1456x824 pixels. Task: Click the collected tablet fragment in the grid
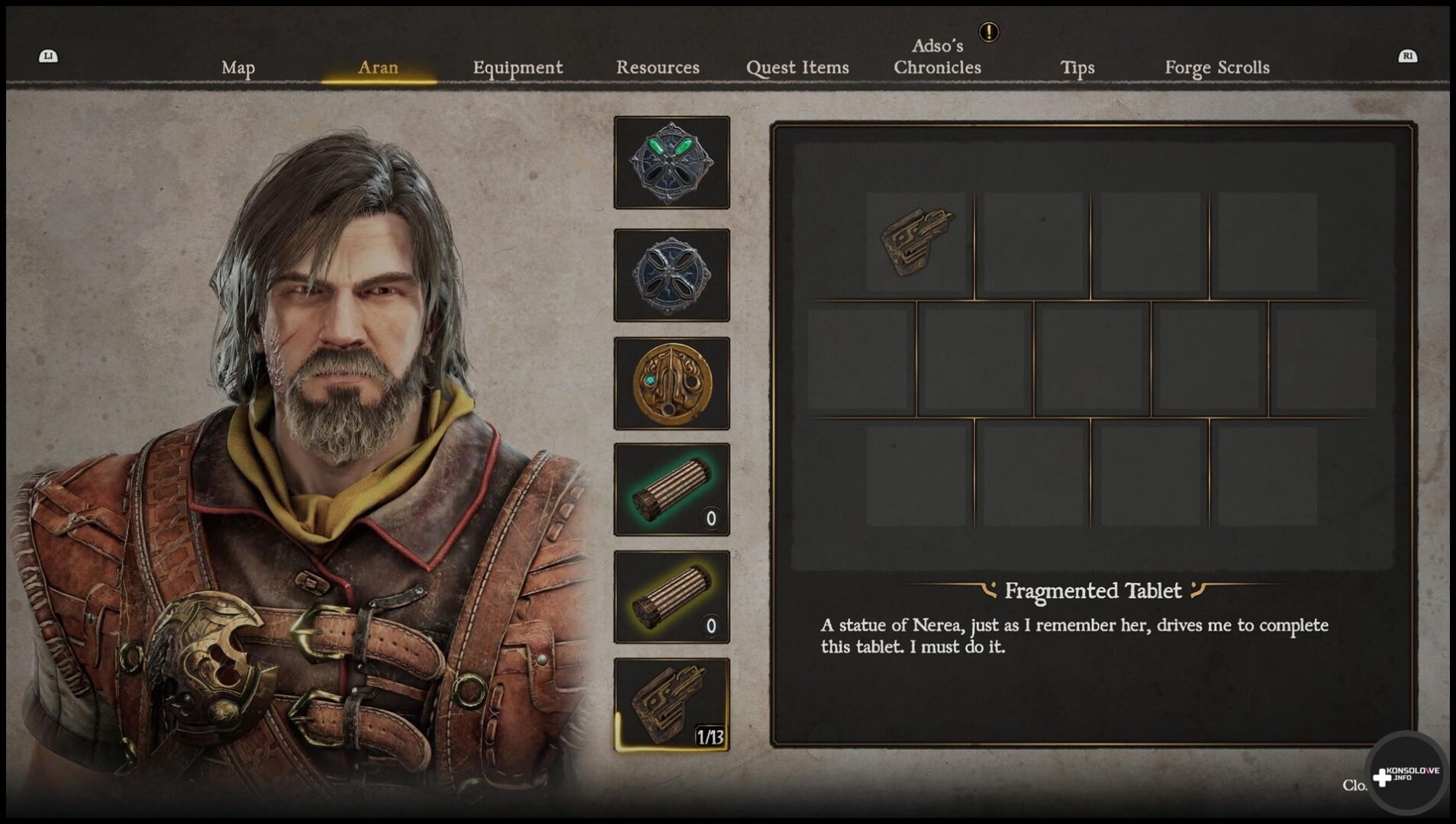coord(916,242)
